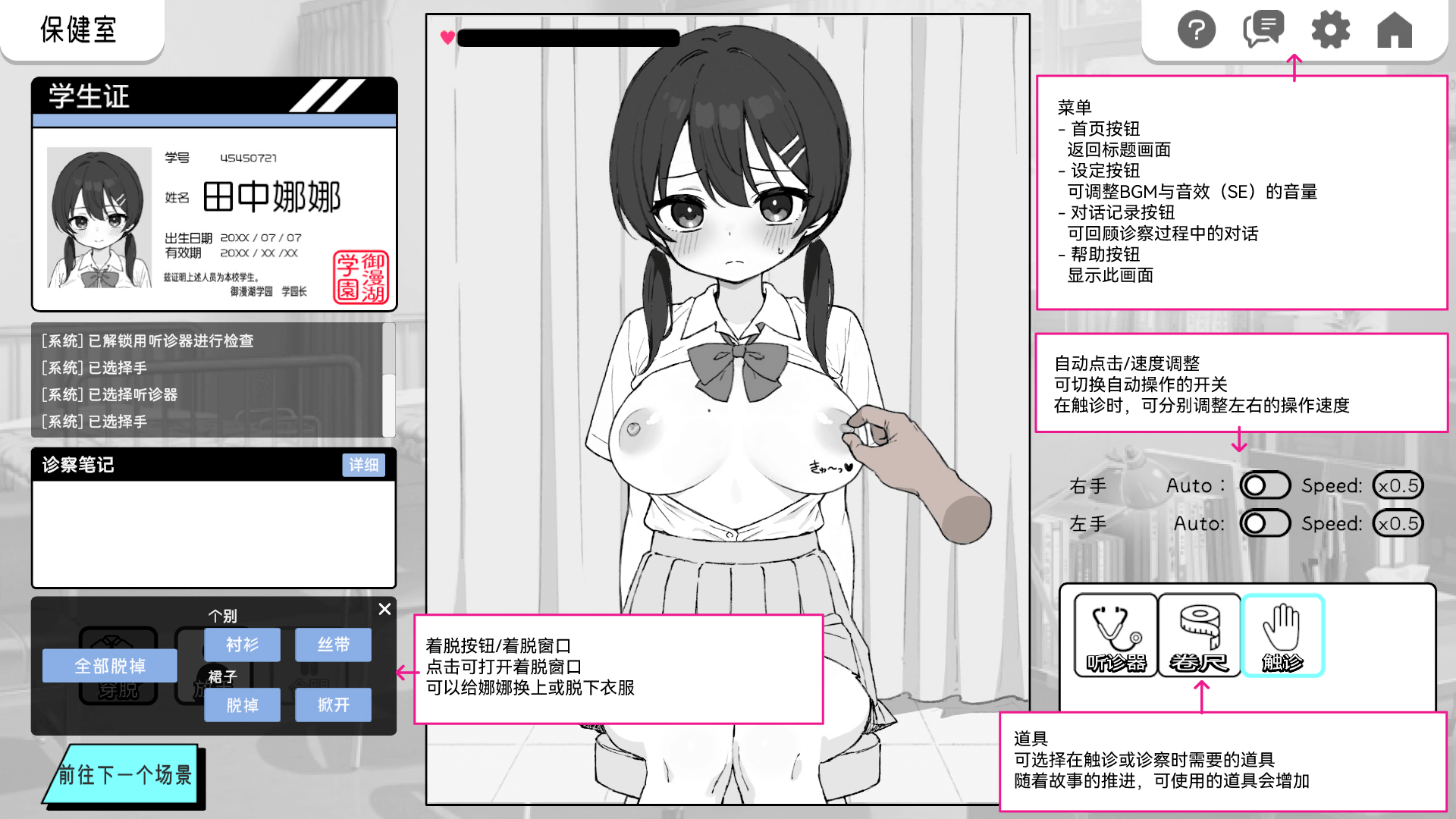This screenshot has height=819, width=1456.
Task: Enable Auto for the left hand
Action: click(1264, 523)
